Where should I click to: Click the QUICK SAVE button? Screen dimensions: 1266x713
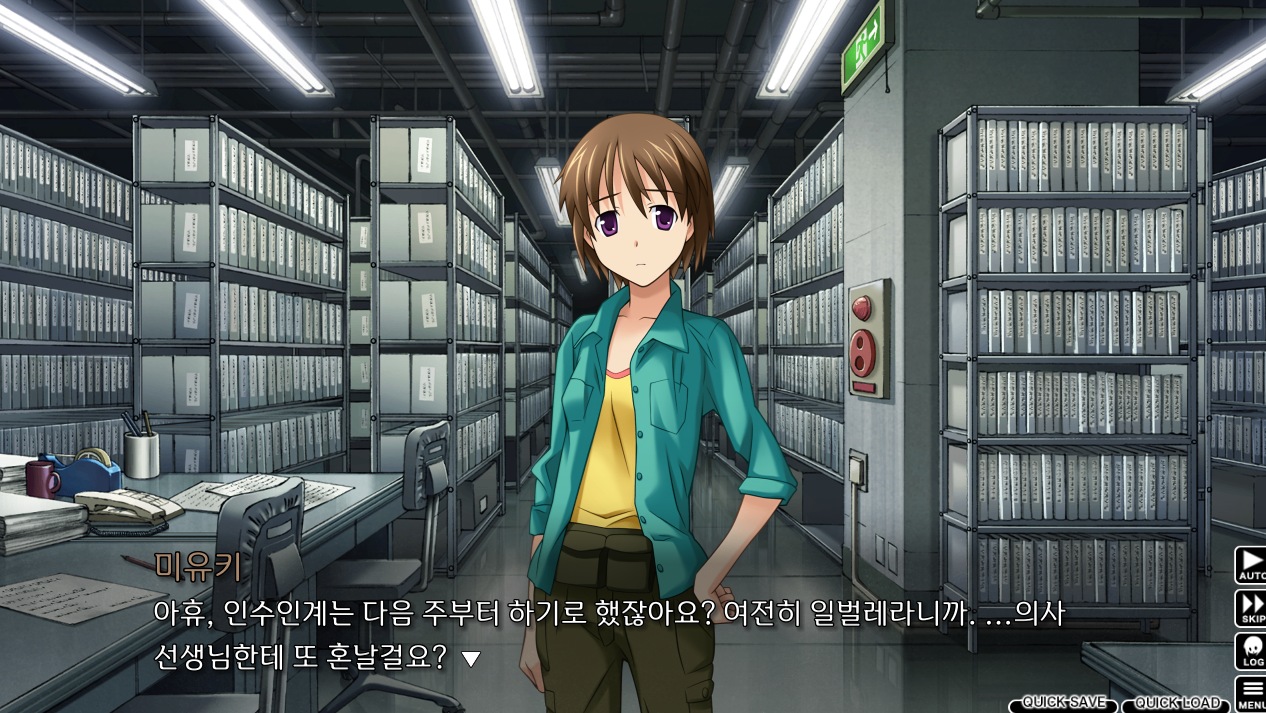[x=1061, y=703]
